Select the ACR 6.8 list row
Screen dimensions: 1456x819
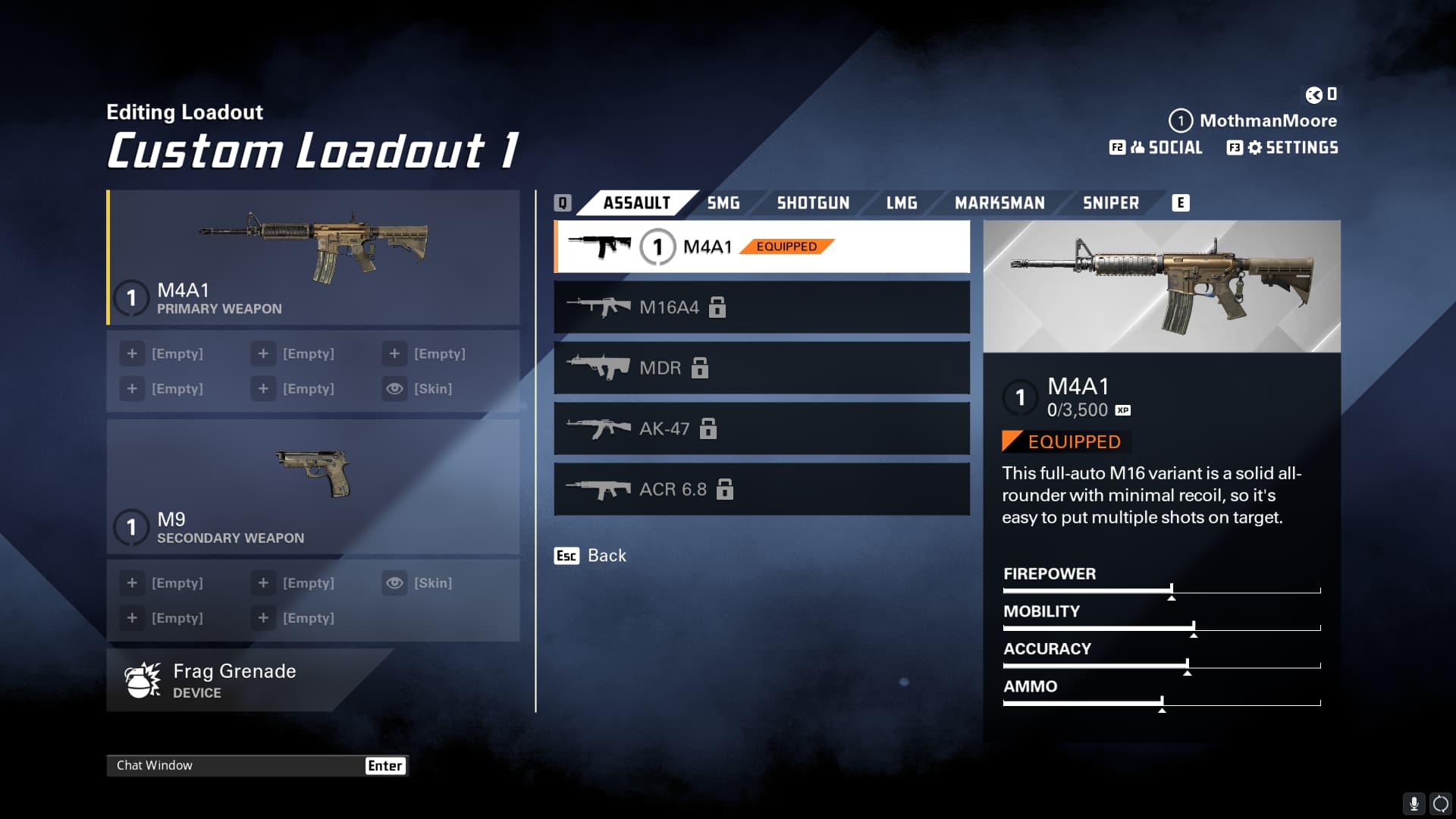(761, 489)
